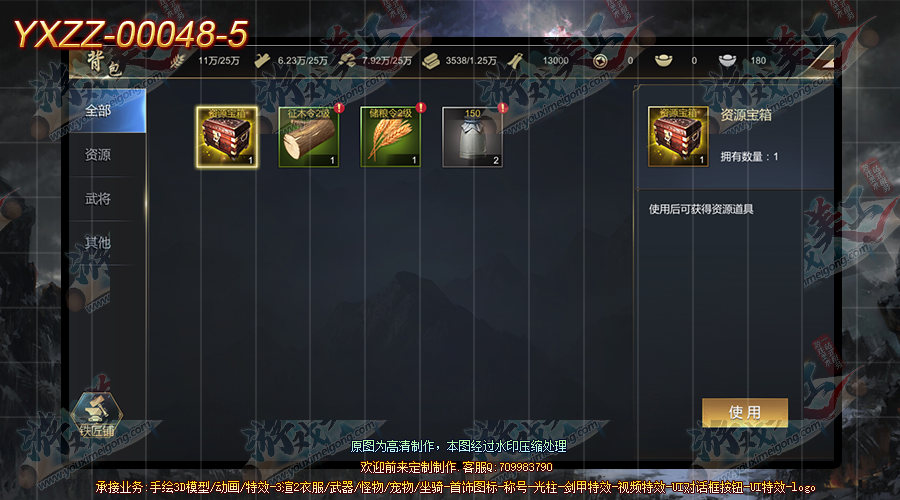Screen dimensions: 900x500
Task: Select the 武将 (Generals) tab
Action: coord(98,199)
